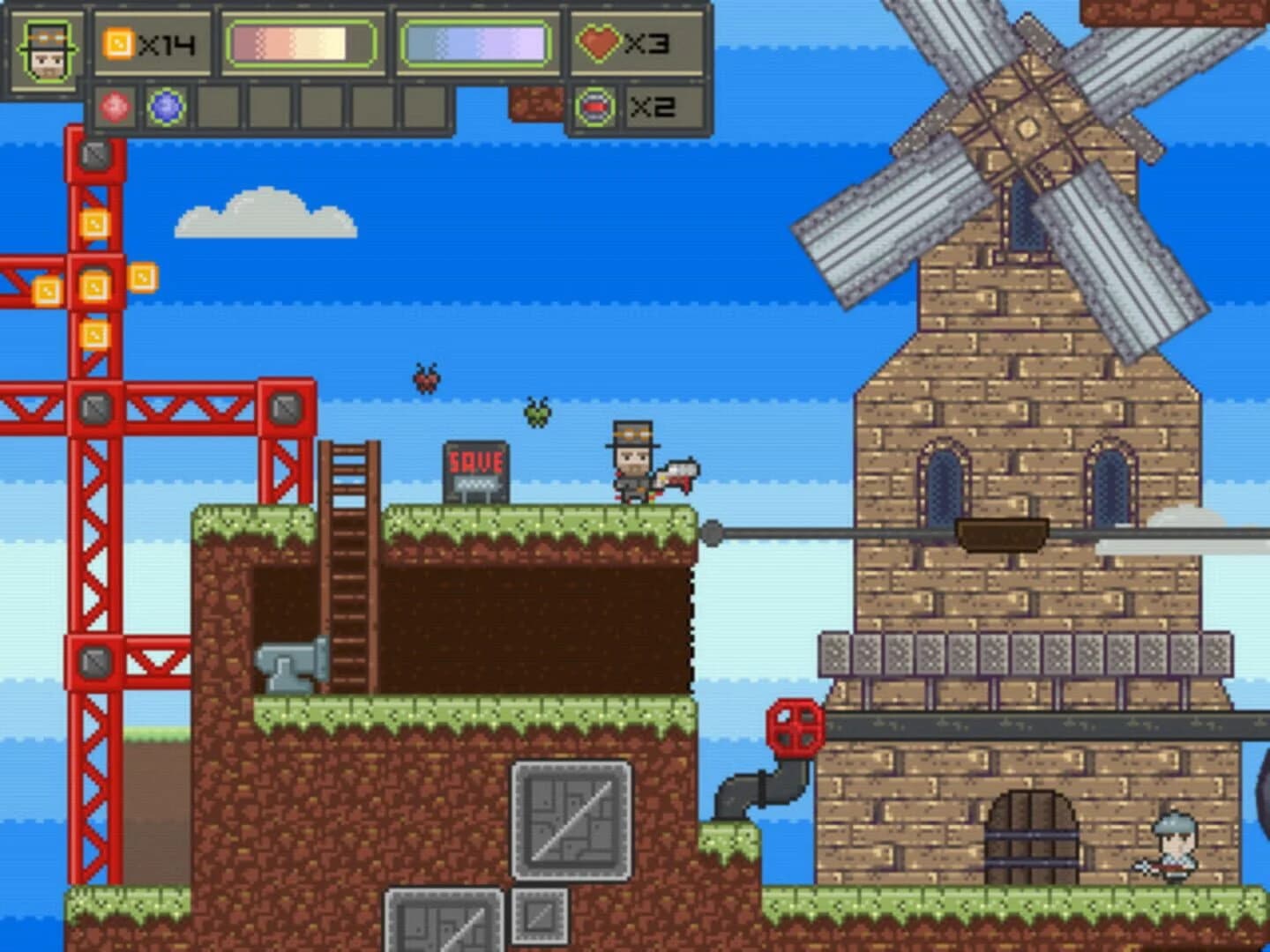Click the pink health gradient bar
1270x952 pixels.
coord(303,42)
